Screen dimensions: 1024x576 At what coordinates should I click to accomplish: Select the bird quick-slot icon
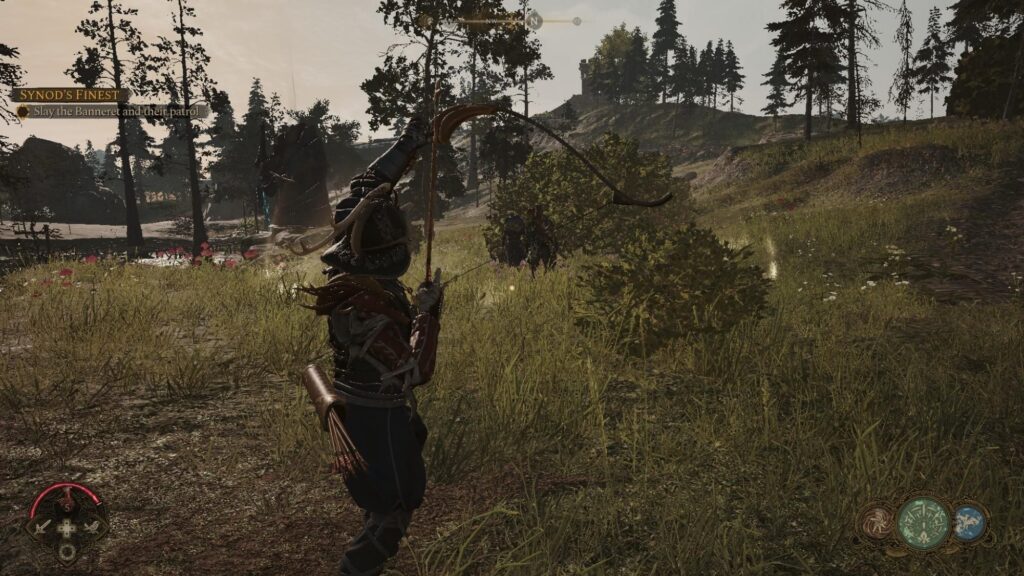93,526
